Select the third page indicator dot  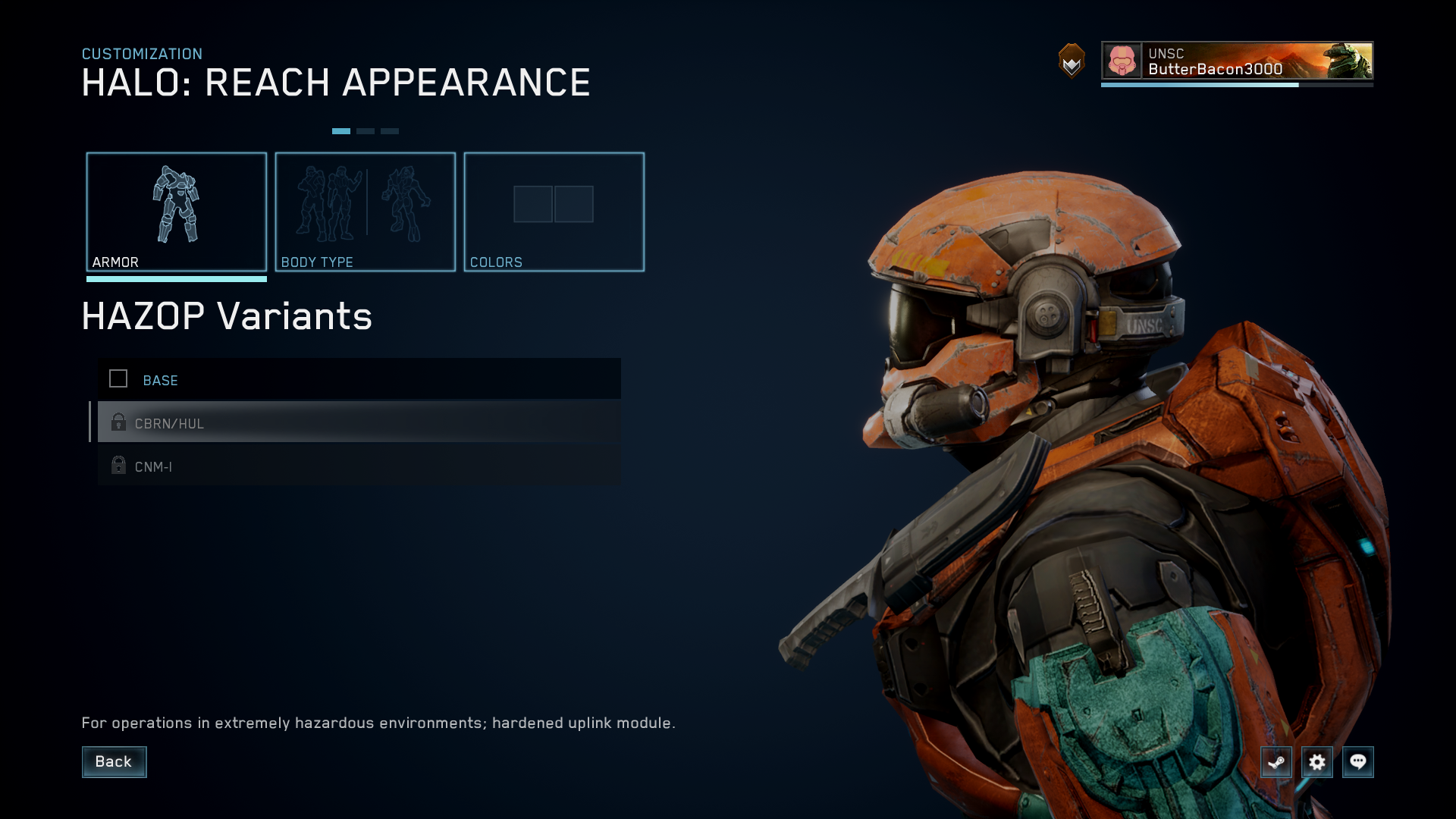[x=390, y=130]
